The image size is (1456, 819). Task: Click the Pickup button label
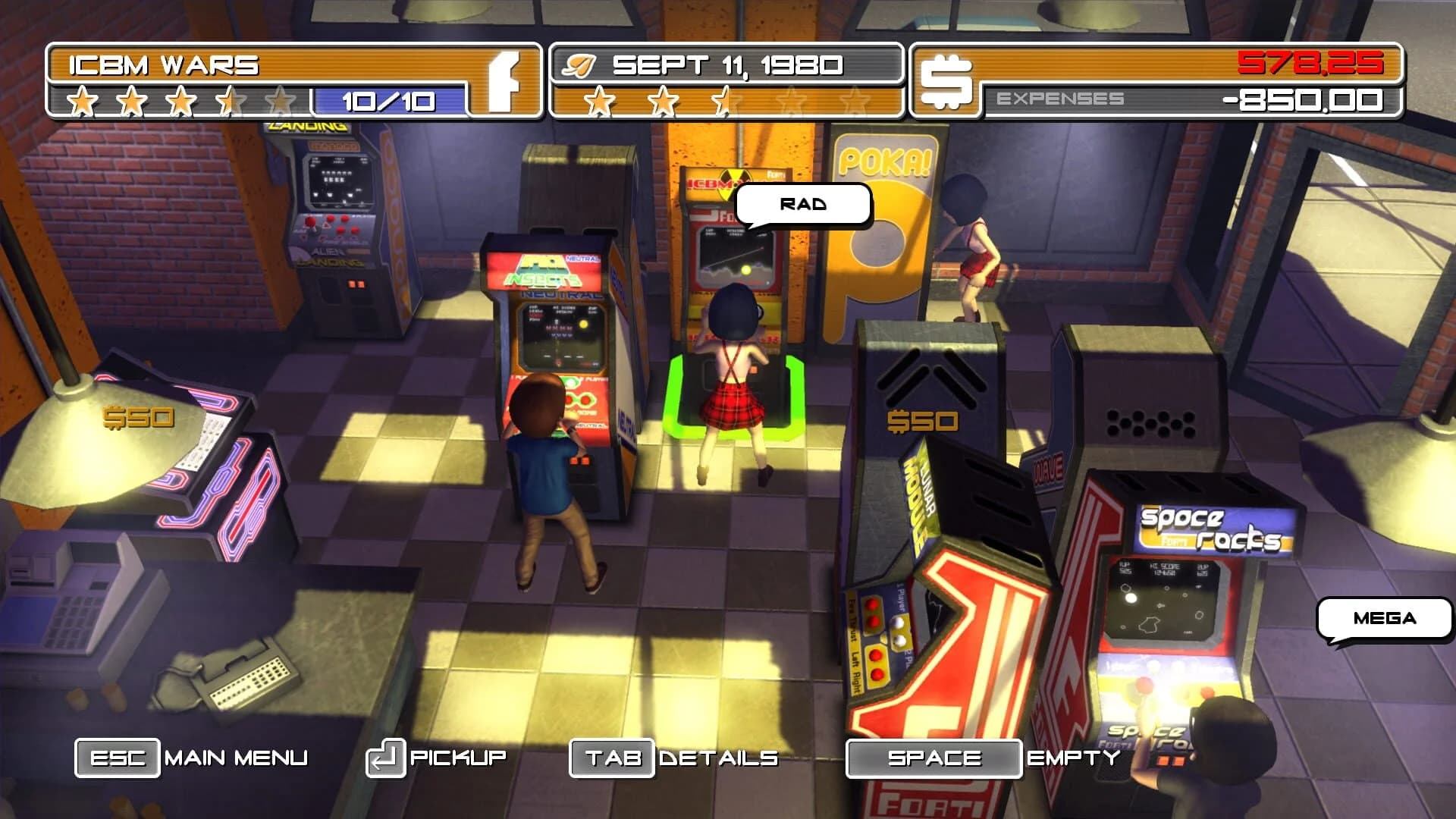[x=457, y=757]
